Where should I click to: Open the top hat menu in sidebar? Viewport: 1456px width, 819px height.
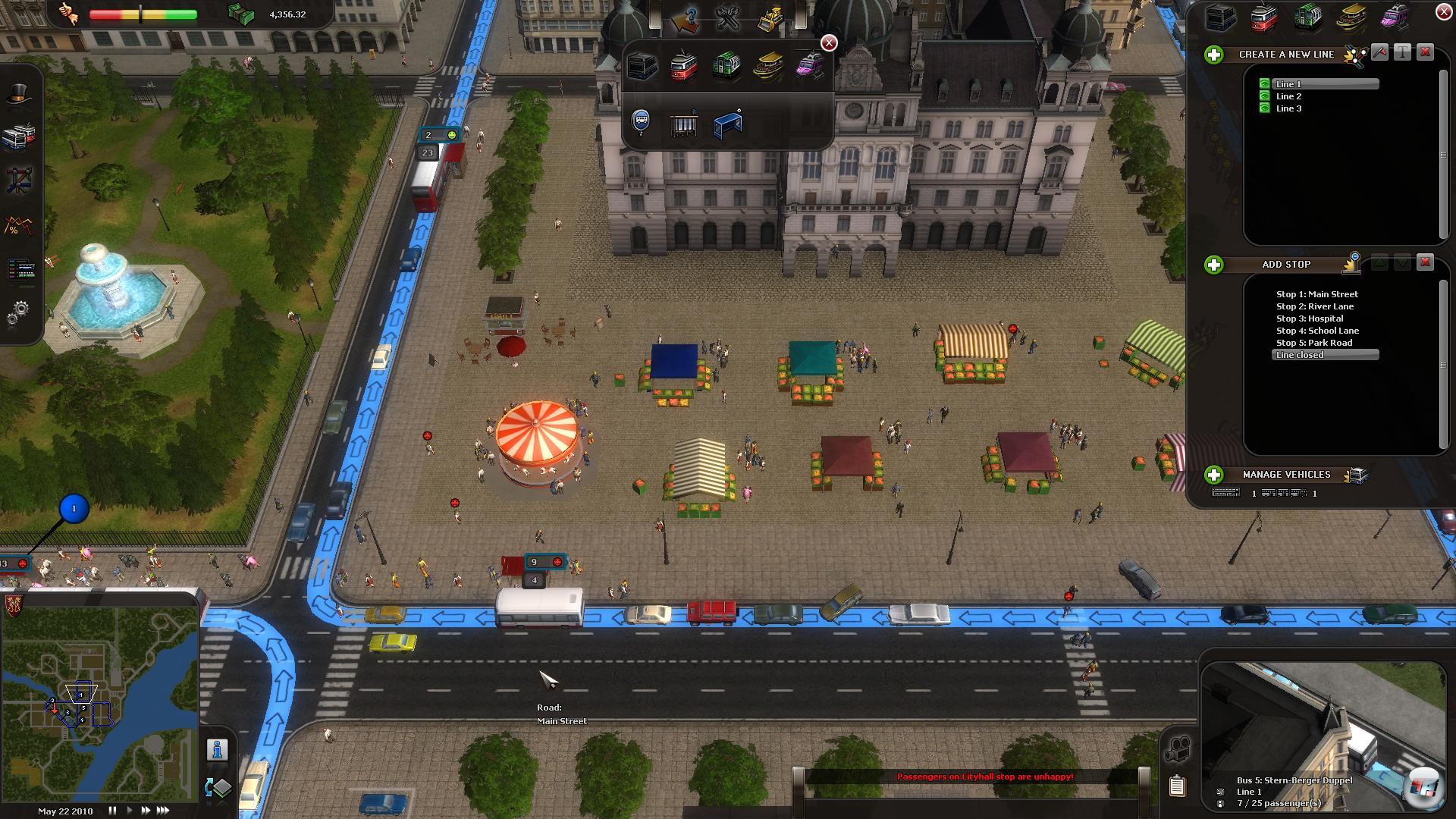(x=20, y=94)
